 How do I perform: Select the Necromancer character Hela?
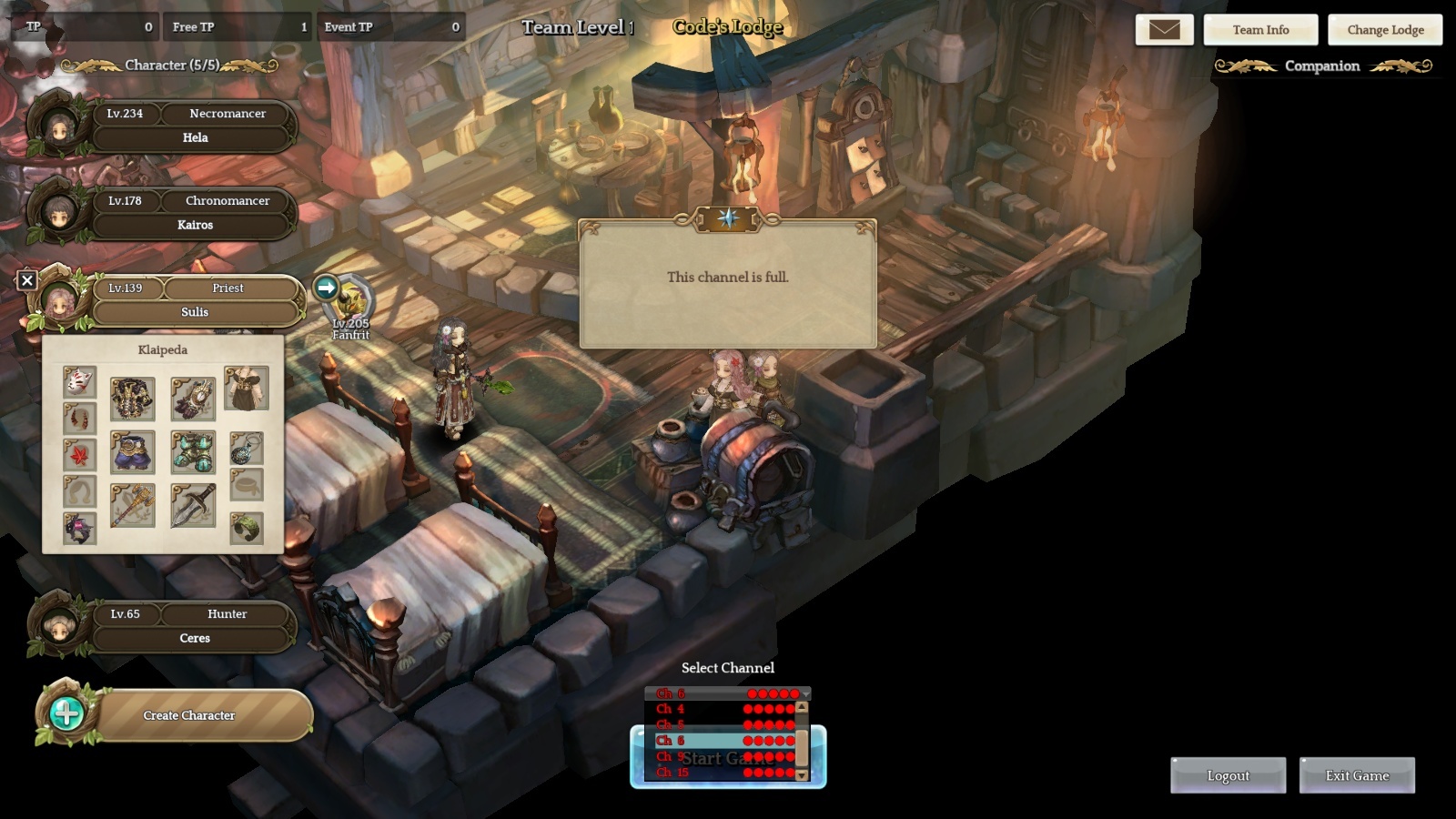coord(195,126)
